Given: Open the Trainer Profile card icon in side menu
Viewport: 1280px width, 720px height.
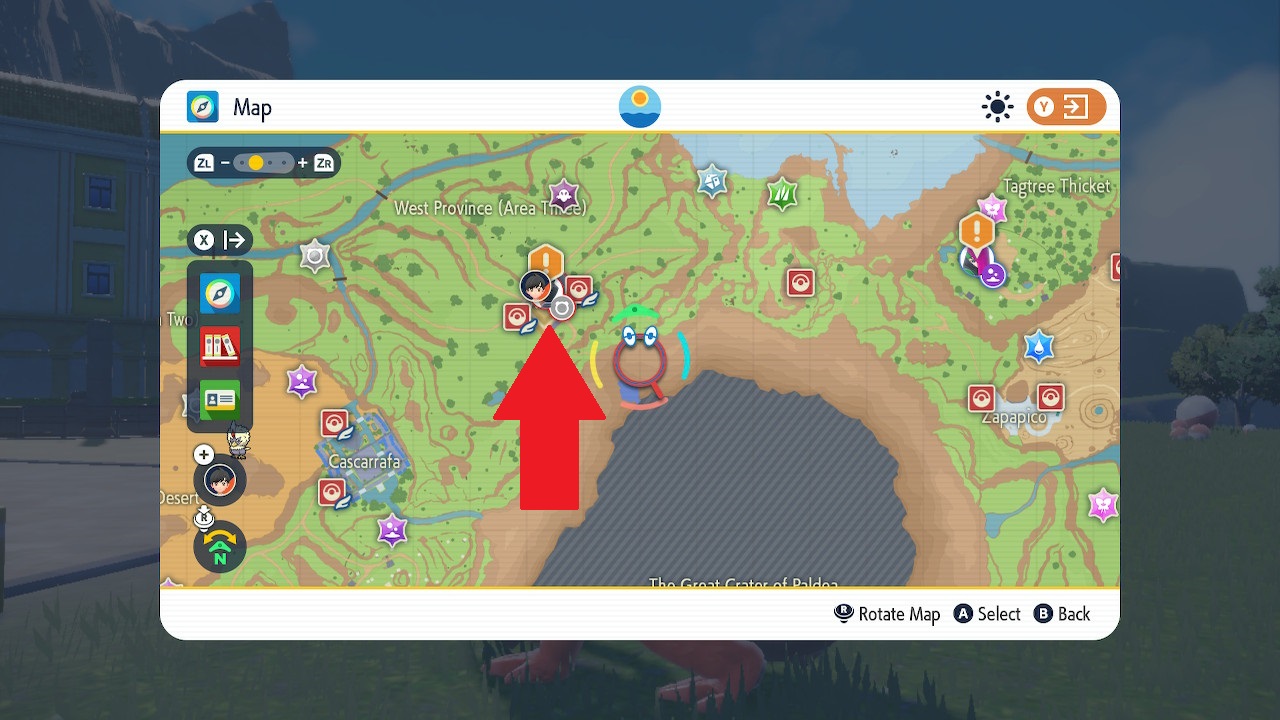Looking at the screenshot, I should [219, 400].
